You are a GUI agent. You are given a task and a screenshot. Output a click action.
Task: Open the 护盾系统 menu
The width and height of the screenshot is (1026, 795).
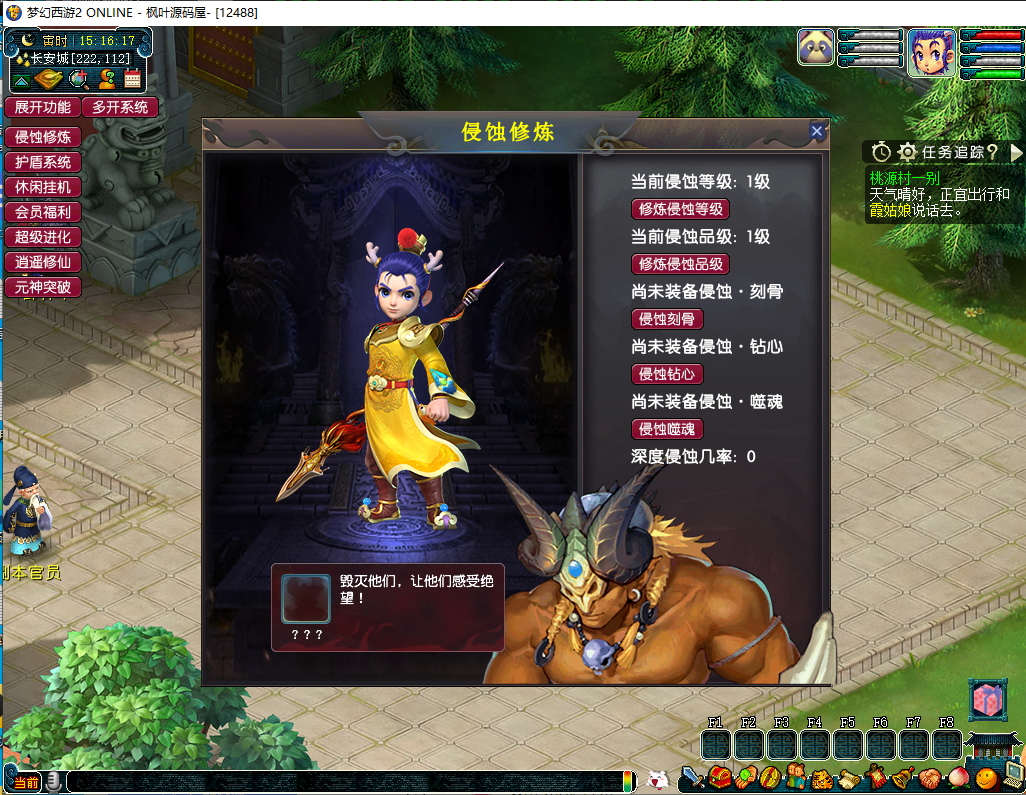click(42, 162)
